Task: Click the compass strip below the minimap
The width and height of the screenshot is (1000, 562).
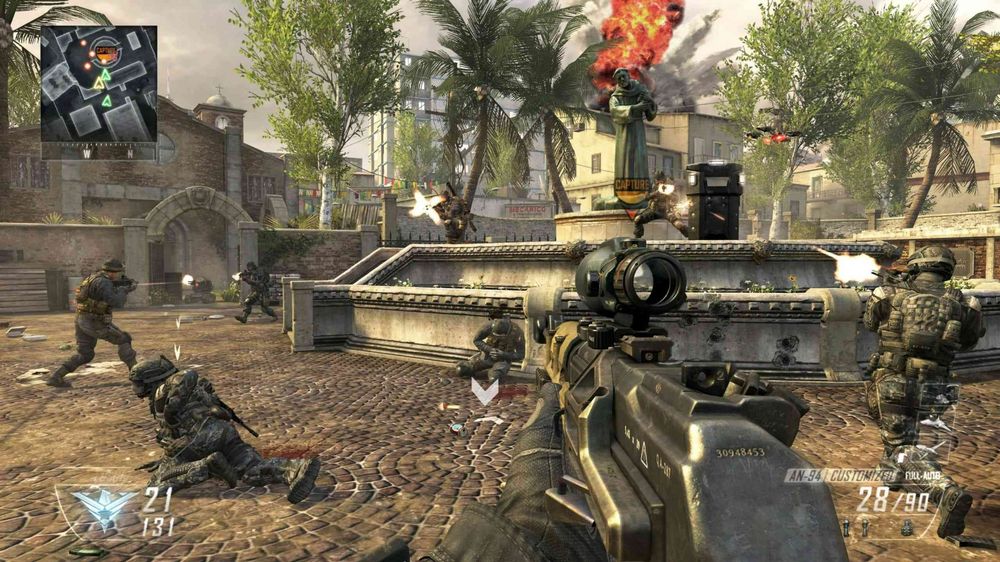Action: (x=98, y=153)
